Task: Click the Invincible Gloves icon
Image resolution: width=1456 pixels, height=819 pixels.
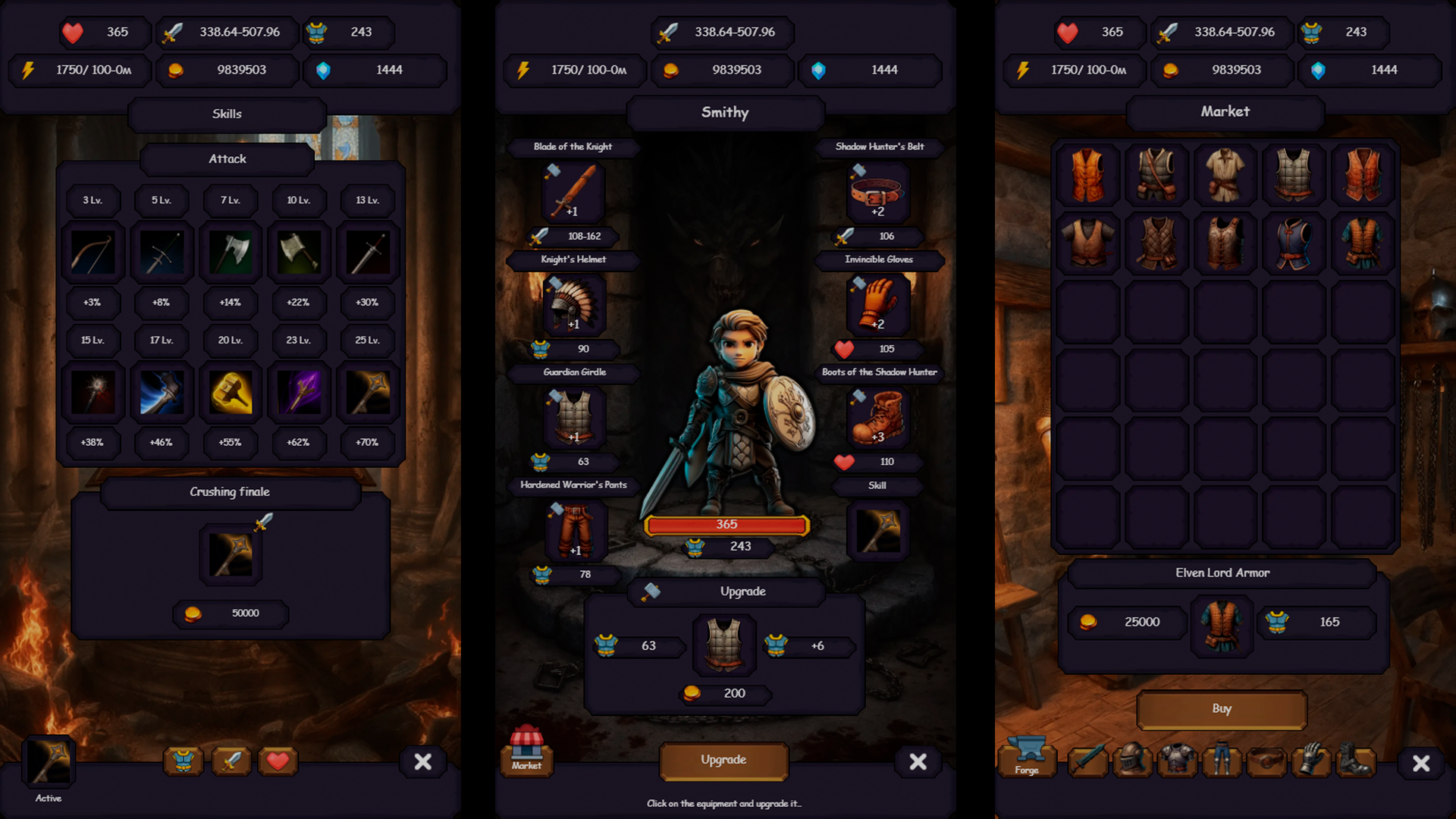Action: click(x=877, y=303)
